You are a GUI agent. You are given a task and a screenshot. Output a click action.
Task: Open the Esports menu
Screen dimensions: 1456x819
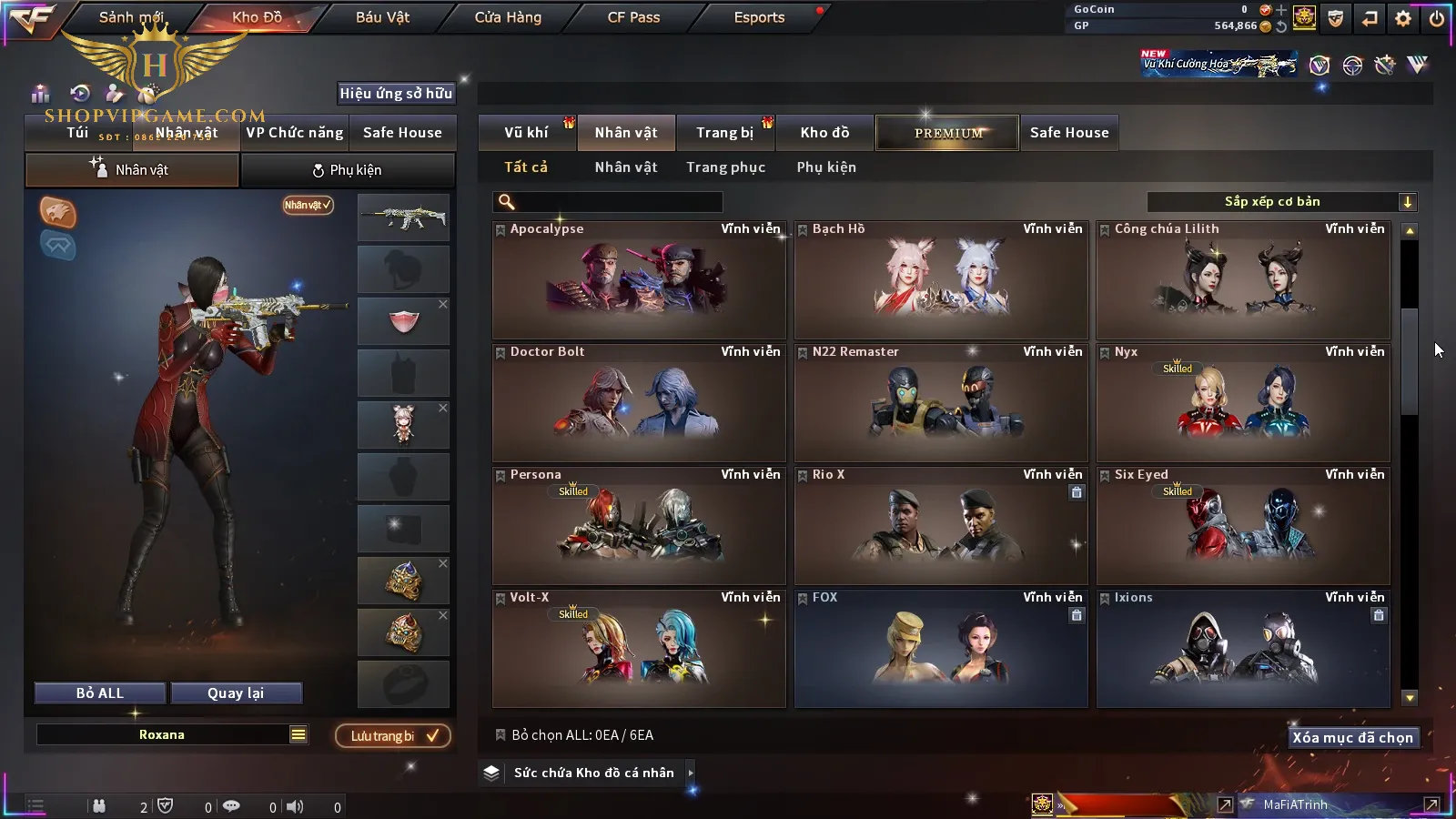[x=759, y=17]
